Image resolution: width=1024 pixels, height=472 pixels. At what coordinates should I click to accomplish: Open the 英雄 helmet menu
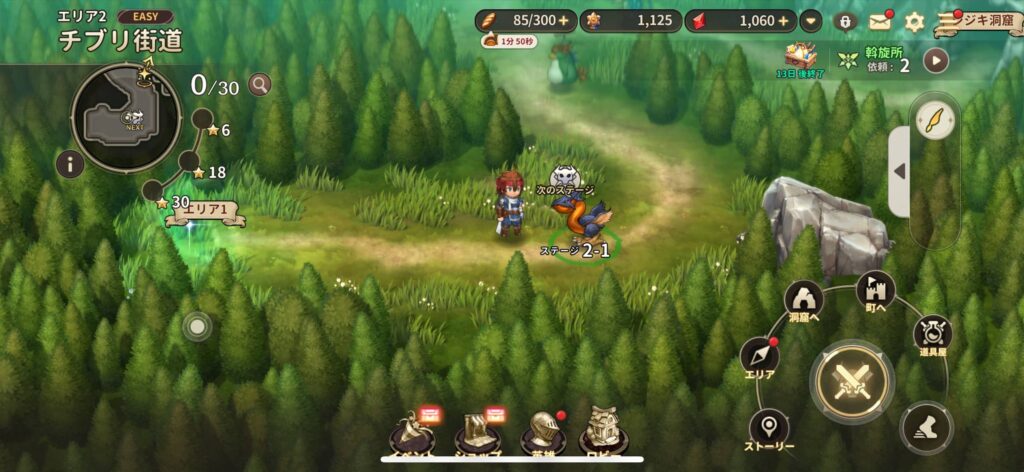542,433
